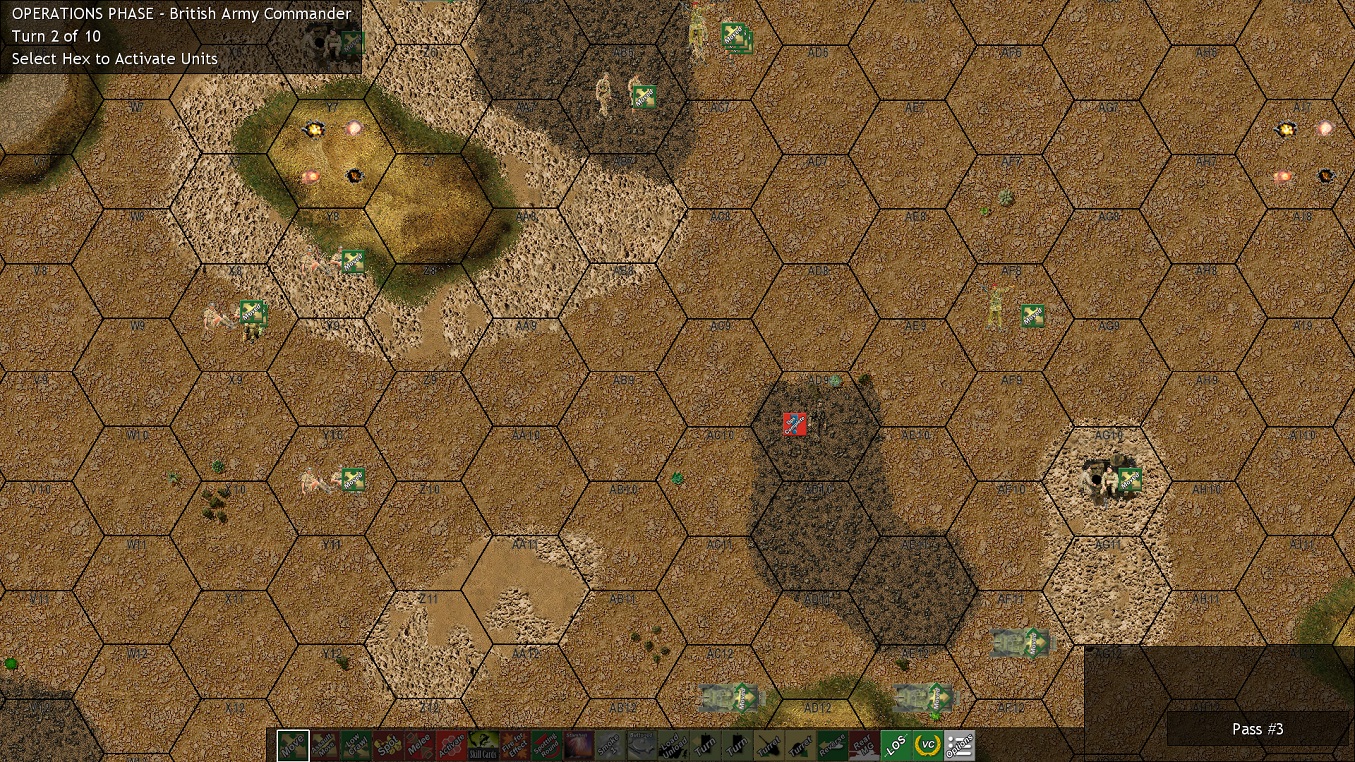Click the Activate hex icon
Image resolution: width=1355 pixels, height=762 pixels.
pos(451,745)
